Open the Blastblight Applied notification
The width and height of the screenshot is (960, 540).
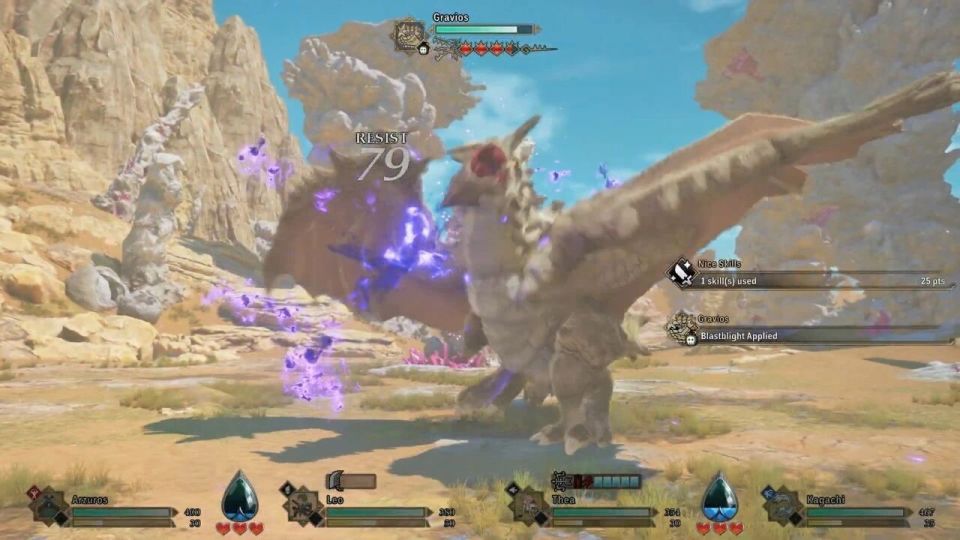[x=810, y=329]
